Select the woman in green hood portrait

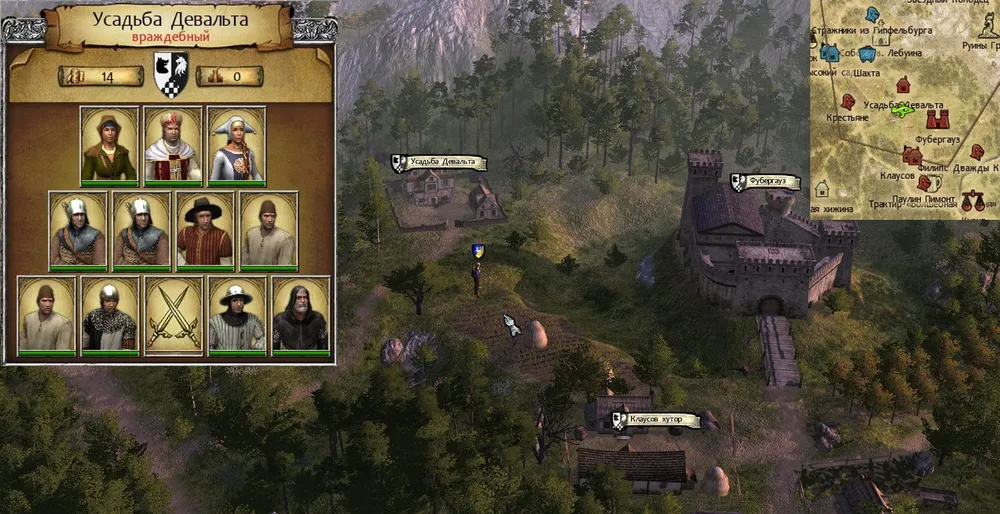pyautogui.click(x=109, y=145)
